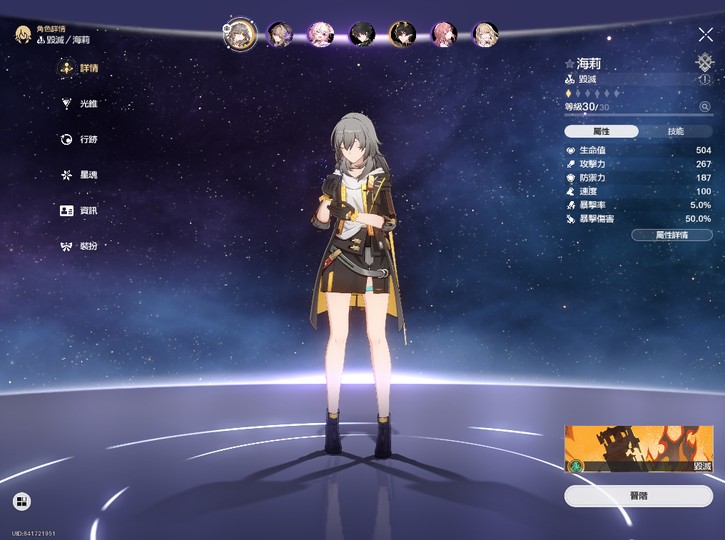Open the 光錐 (Light Cone) menu
This screenshot has width=725, height=540.
[x=83, y=104]
